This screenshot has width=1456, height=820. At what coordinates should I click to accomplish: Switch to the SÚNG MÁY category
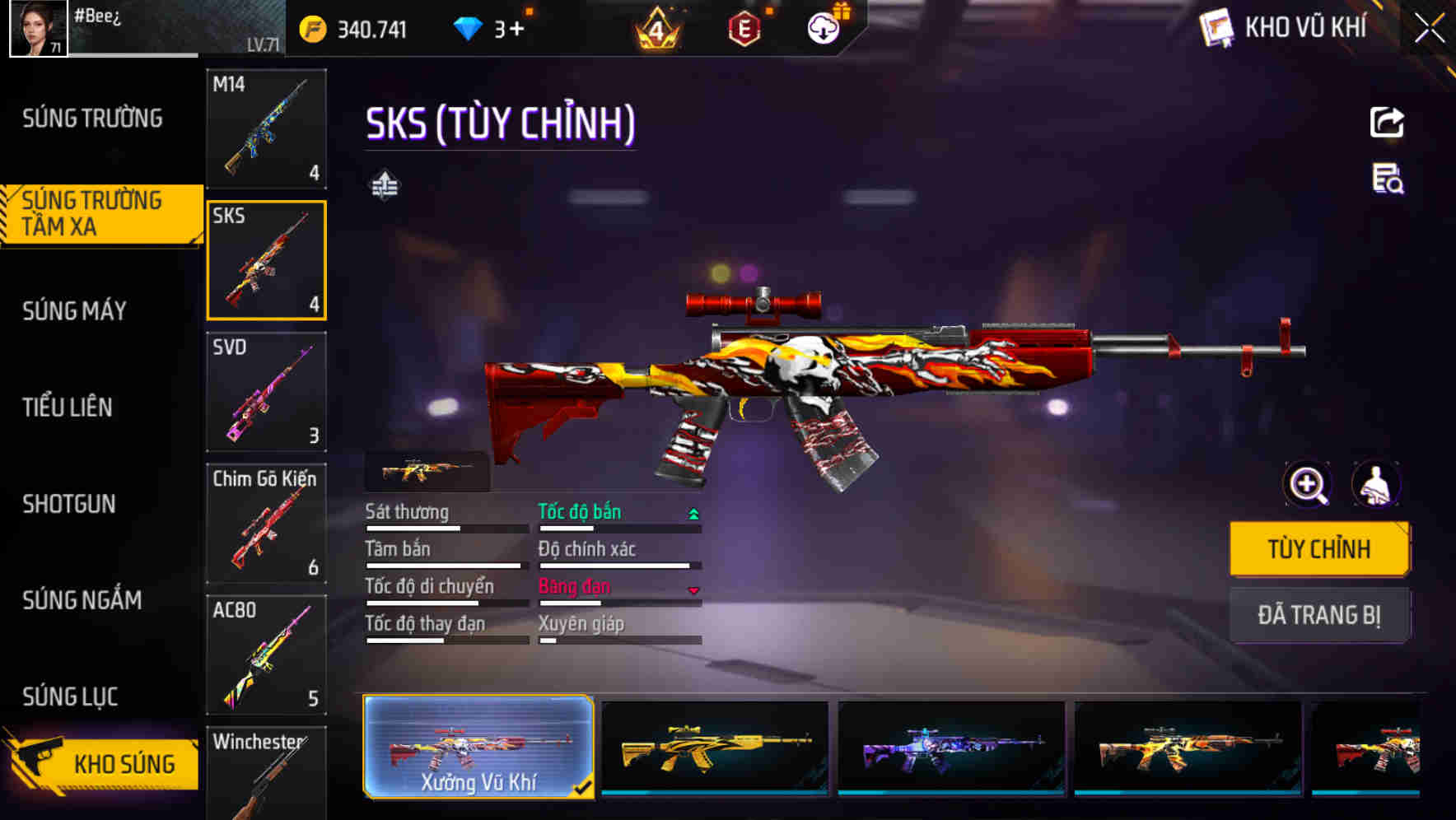pos(74,310)
